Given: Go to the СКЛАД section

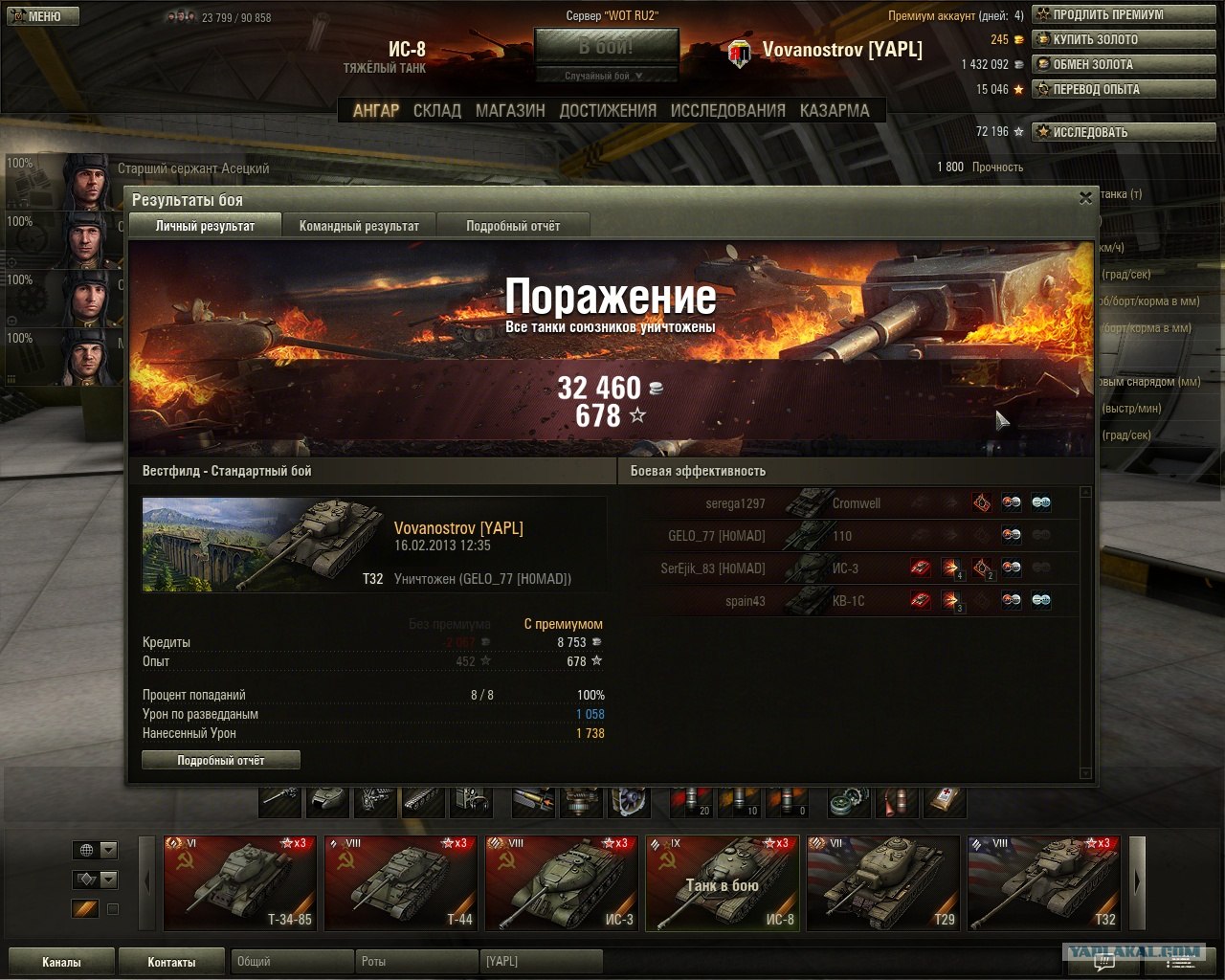Looking at the screenshot, I should pos(437,111).
